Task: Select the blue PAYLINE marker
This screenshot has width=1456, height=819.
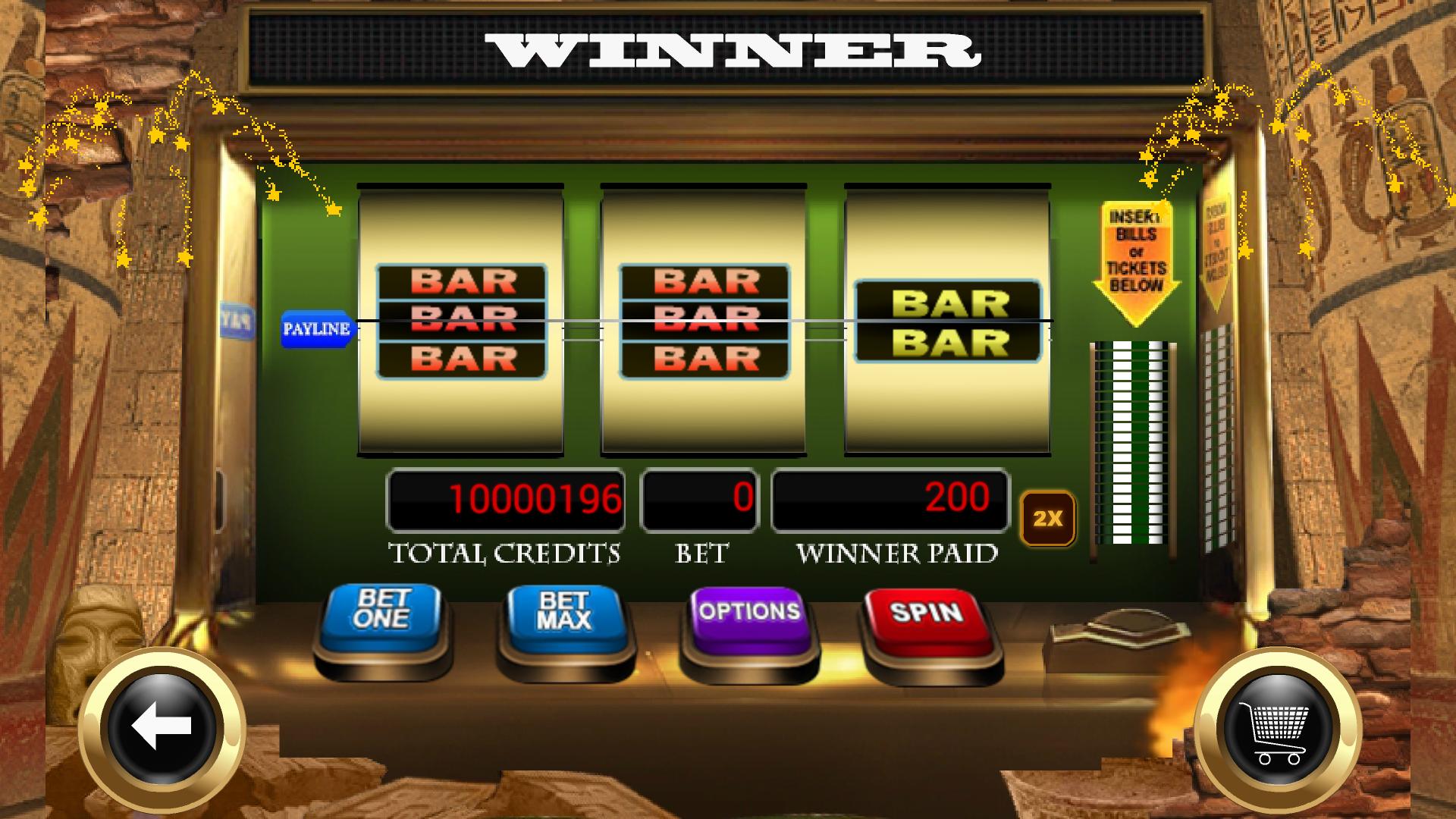Action: (318, 328)
